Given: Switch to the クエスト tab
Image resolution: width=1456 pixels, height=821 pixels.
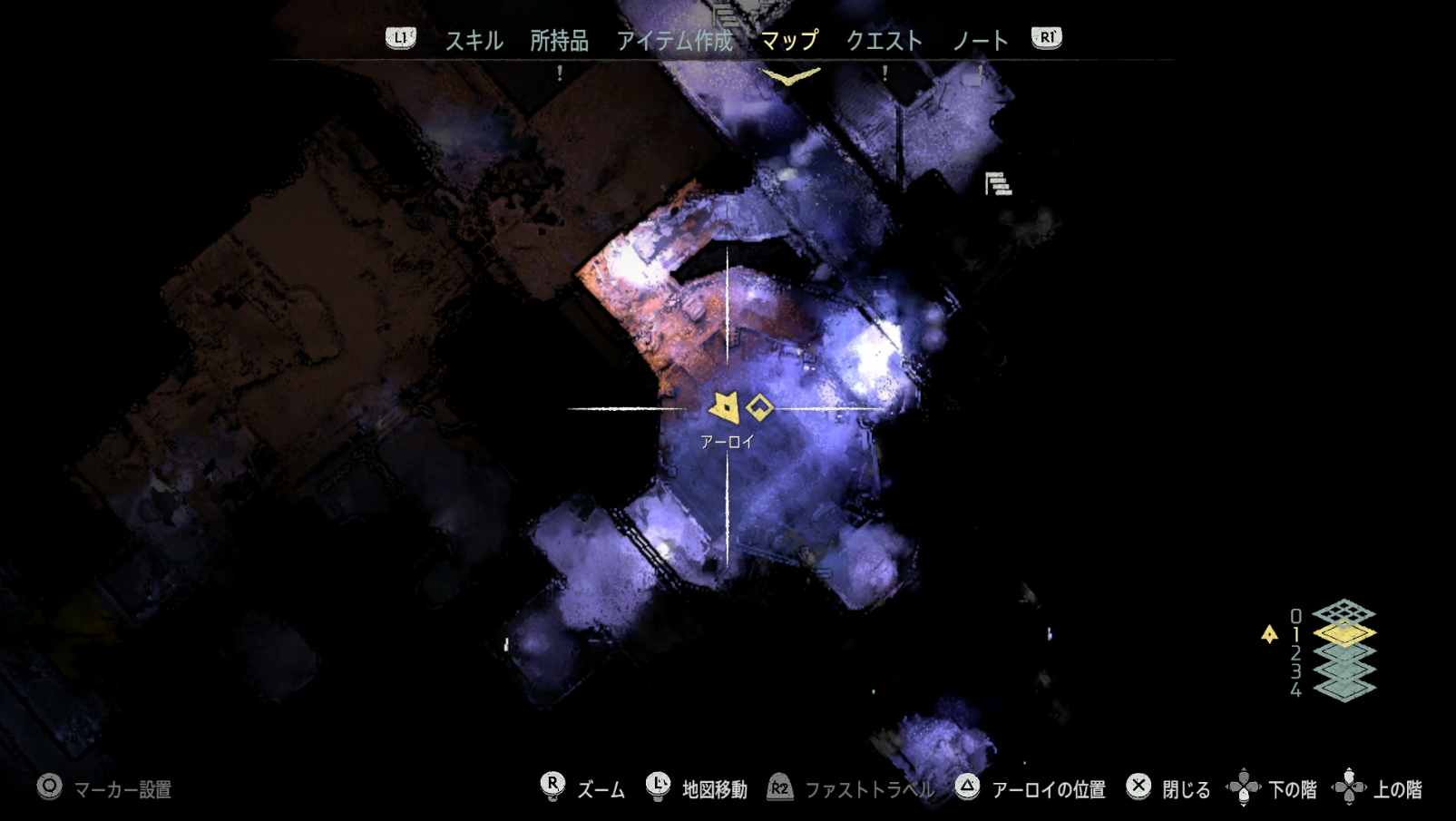Looking at the screenshot, I should point(884,40).
